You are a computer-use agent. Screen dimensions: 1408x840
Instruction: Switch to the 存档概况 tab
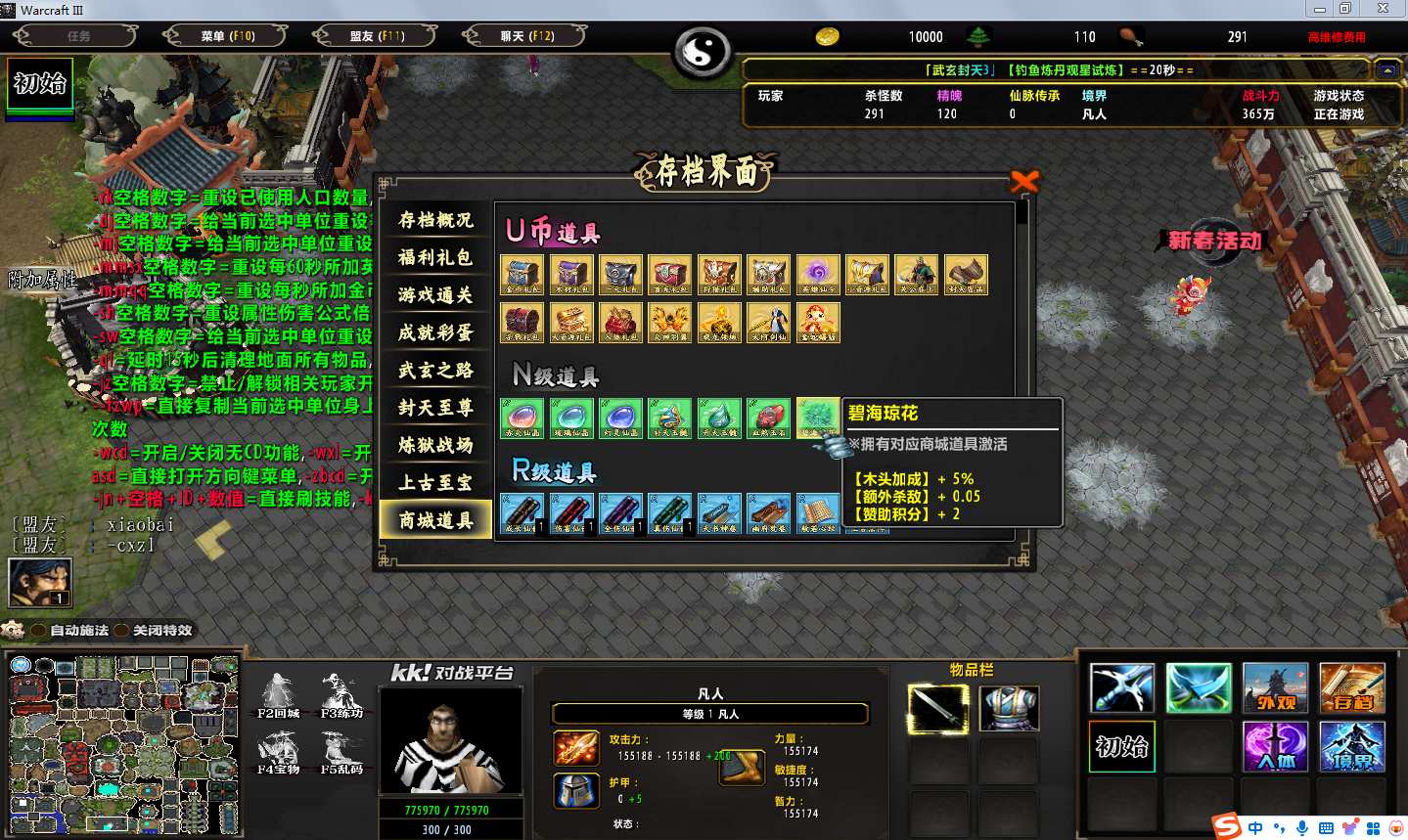[x=435, y=220]
